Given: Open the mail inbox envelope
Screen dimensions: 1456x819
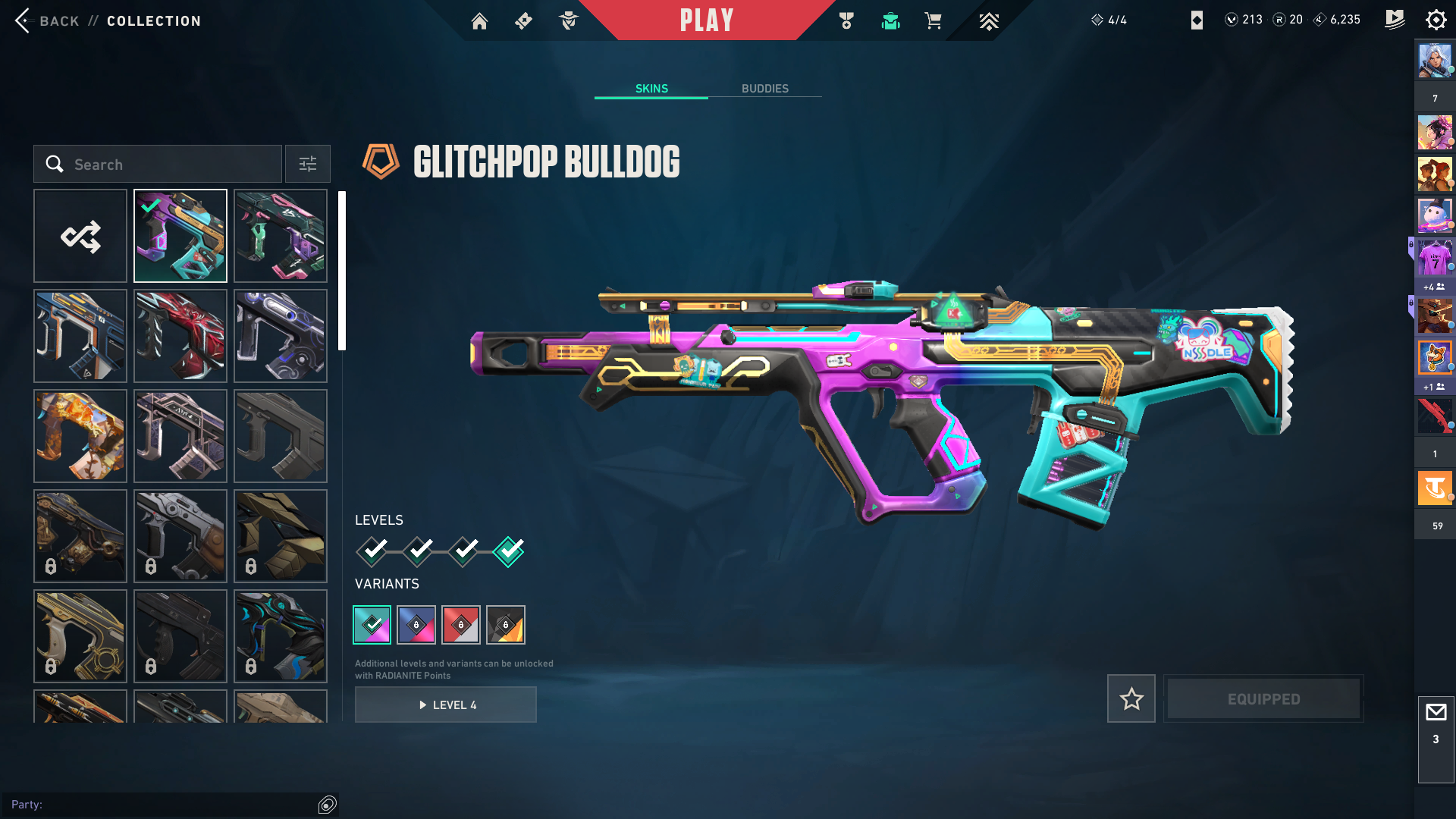Looking at the screenshot, I should coord(1436,713).
